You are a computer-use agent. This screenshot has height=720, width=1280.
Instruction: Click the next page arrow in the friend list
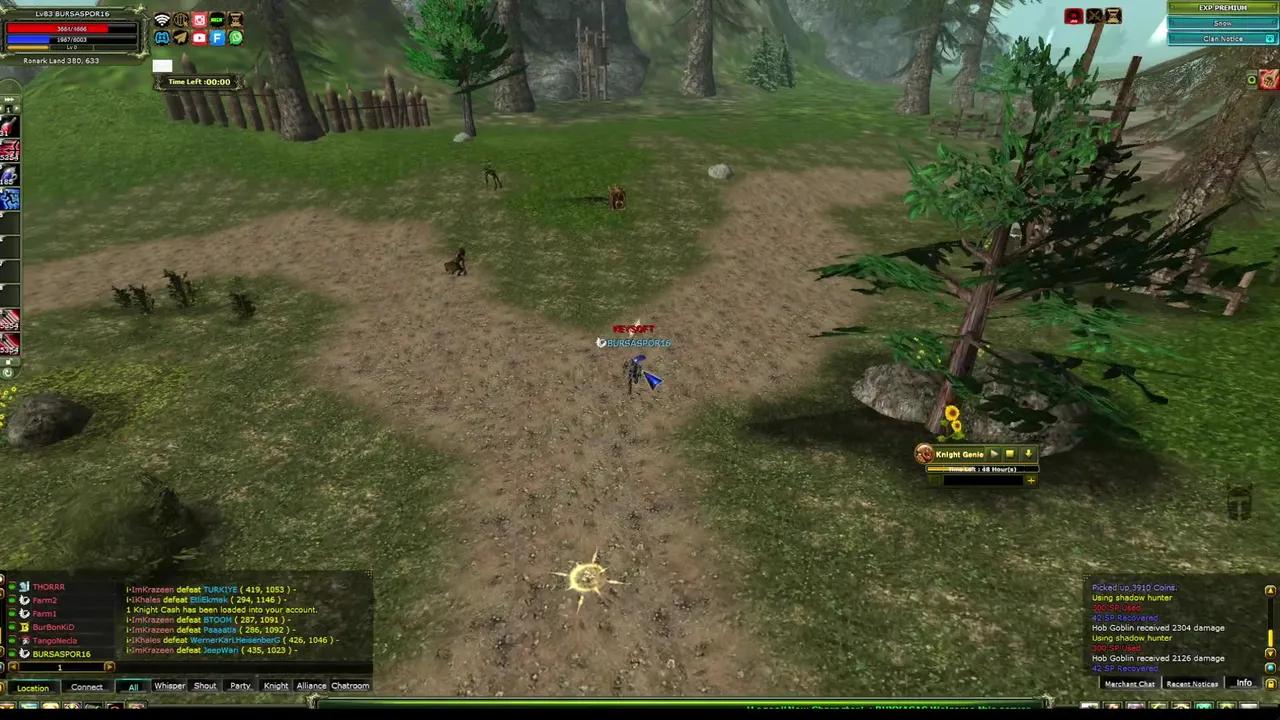(110, 666)
